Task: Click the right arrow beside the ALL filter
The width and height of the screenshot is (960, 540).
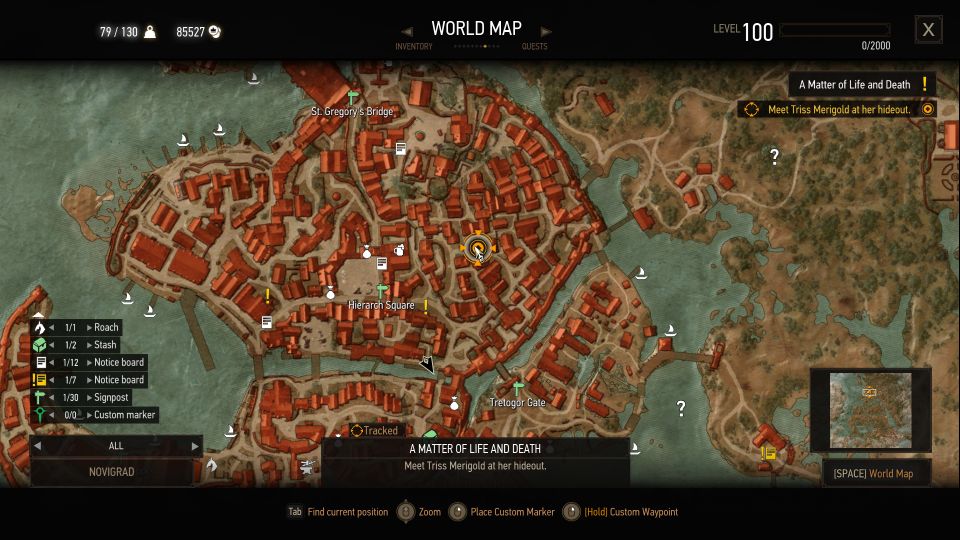Action: tap(195, 446)
